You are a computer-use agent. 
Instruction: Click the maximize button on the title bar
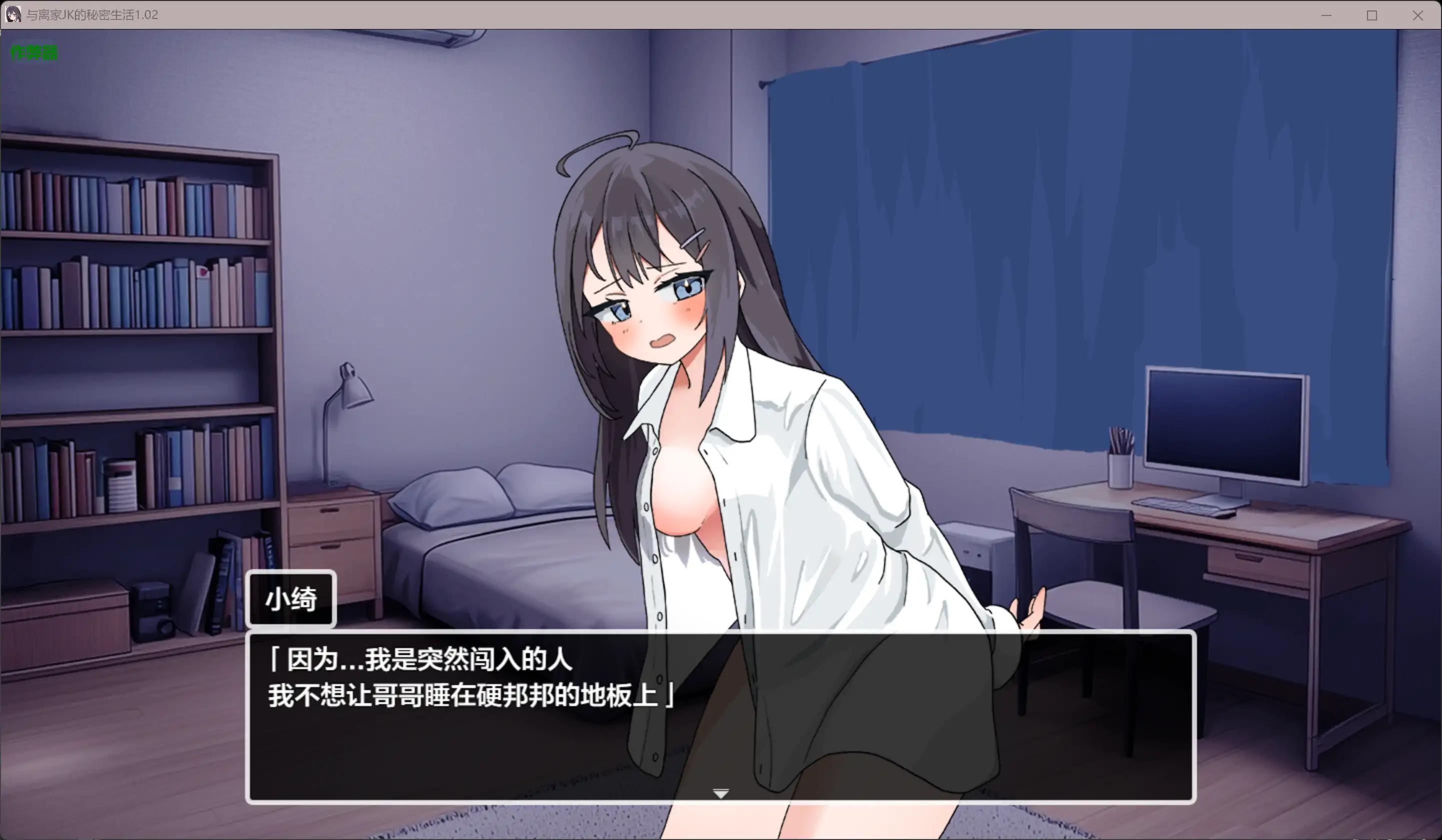[1372, 15]
